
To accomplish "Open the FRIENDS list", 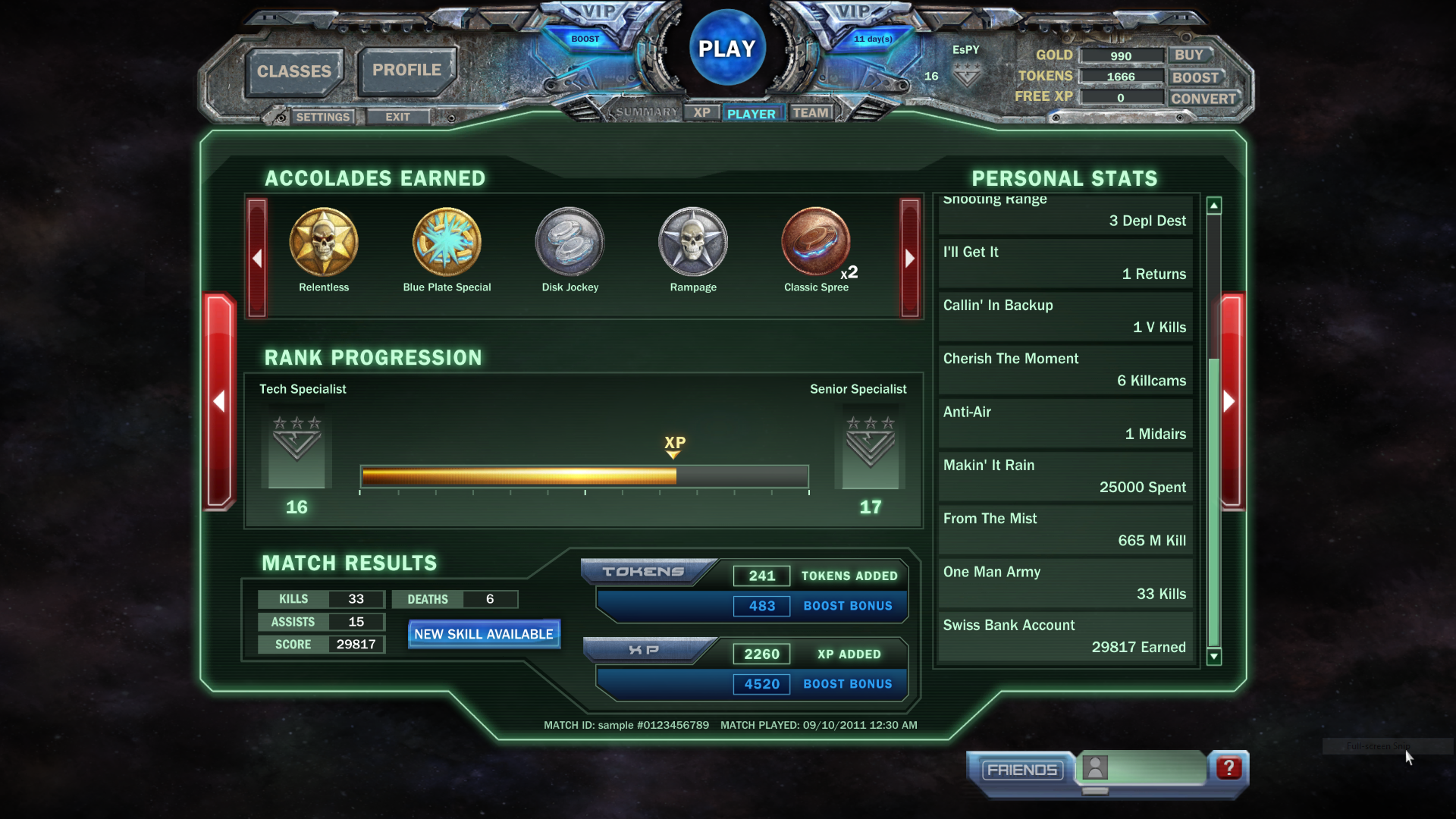I will (x=1021, y=770).
